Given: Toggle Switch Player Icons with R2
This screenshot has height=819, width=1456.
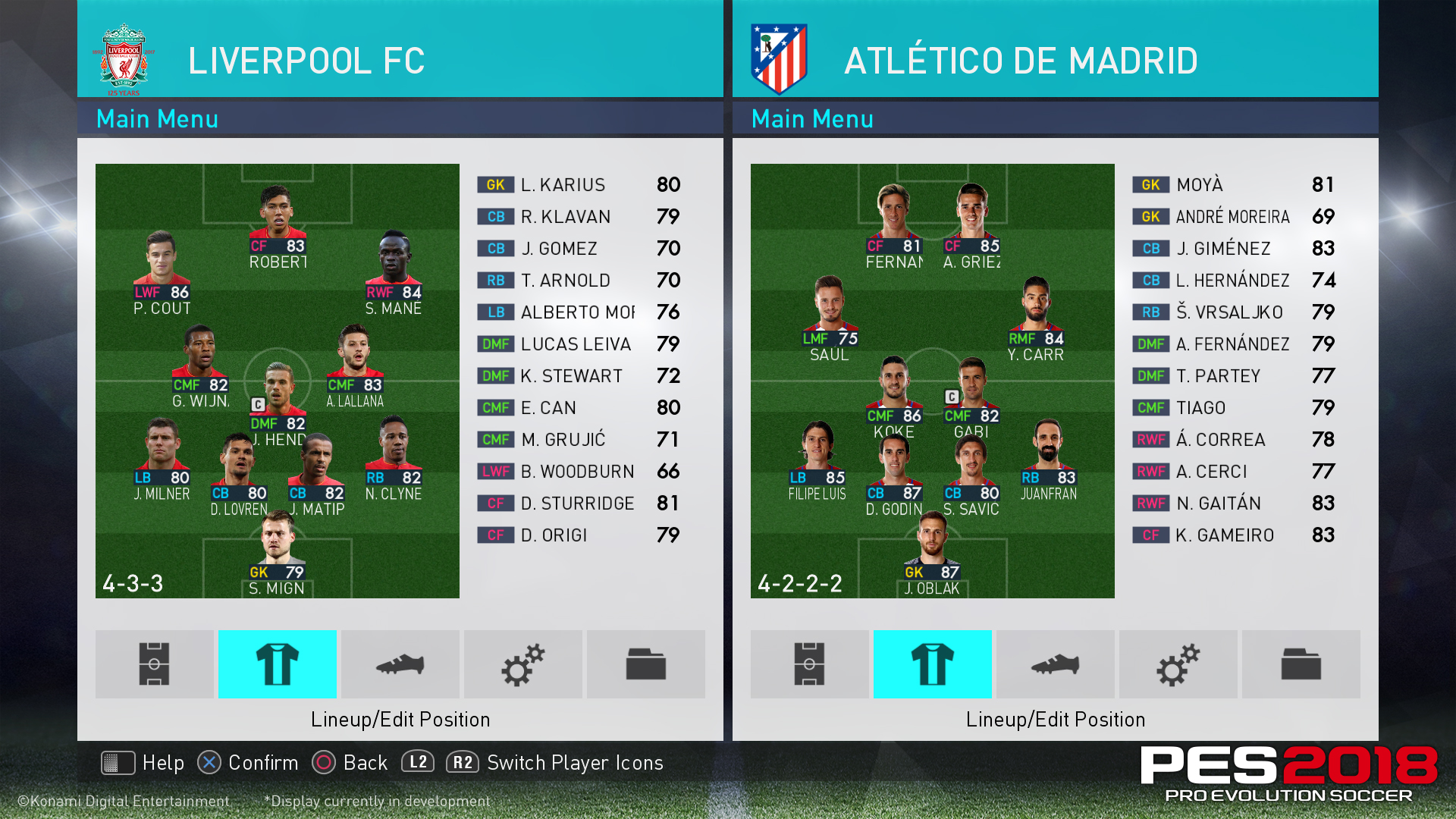Looking at the screenshot, I should click(461, 763).
